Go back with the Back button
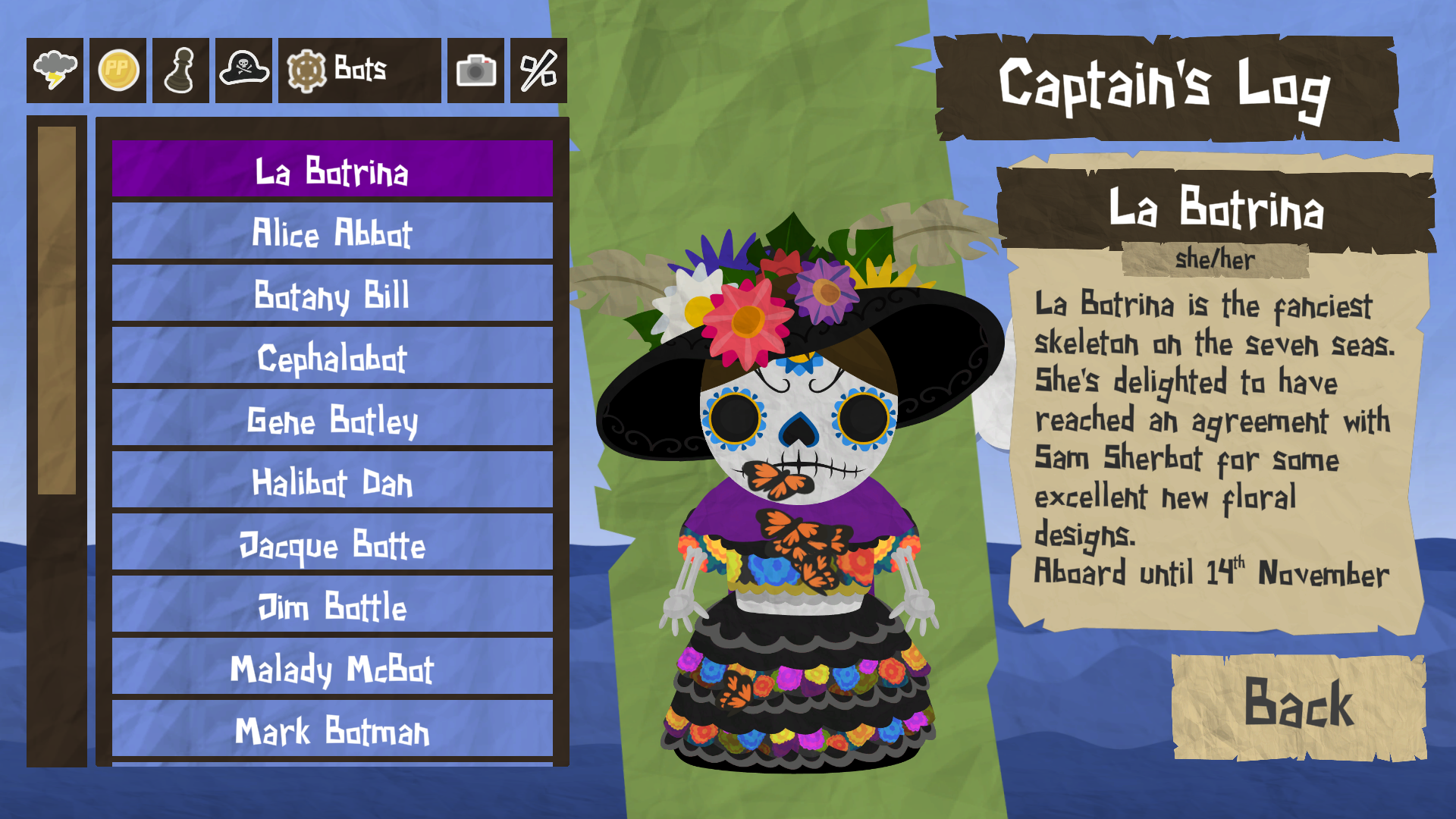This screenshot has height=819, width=1456. 1298,705
